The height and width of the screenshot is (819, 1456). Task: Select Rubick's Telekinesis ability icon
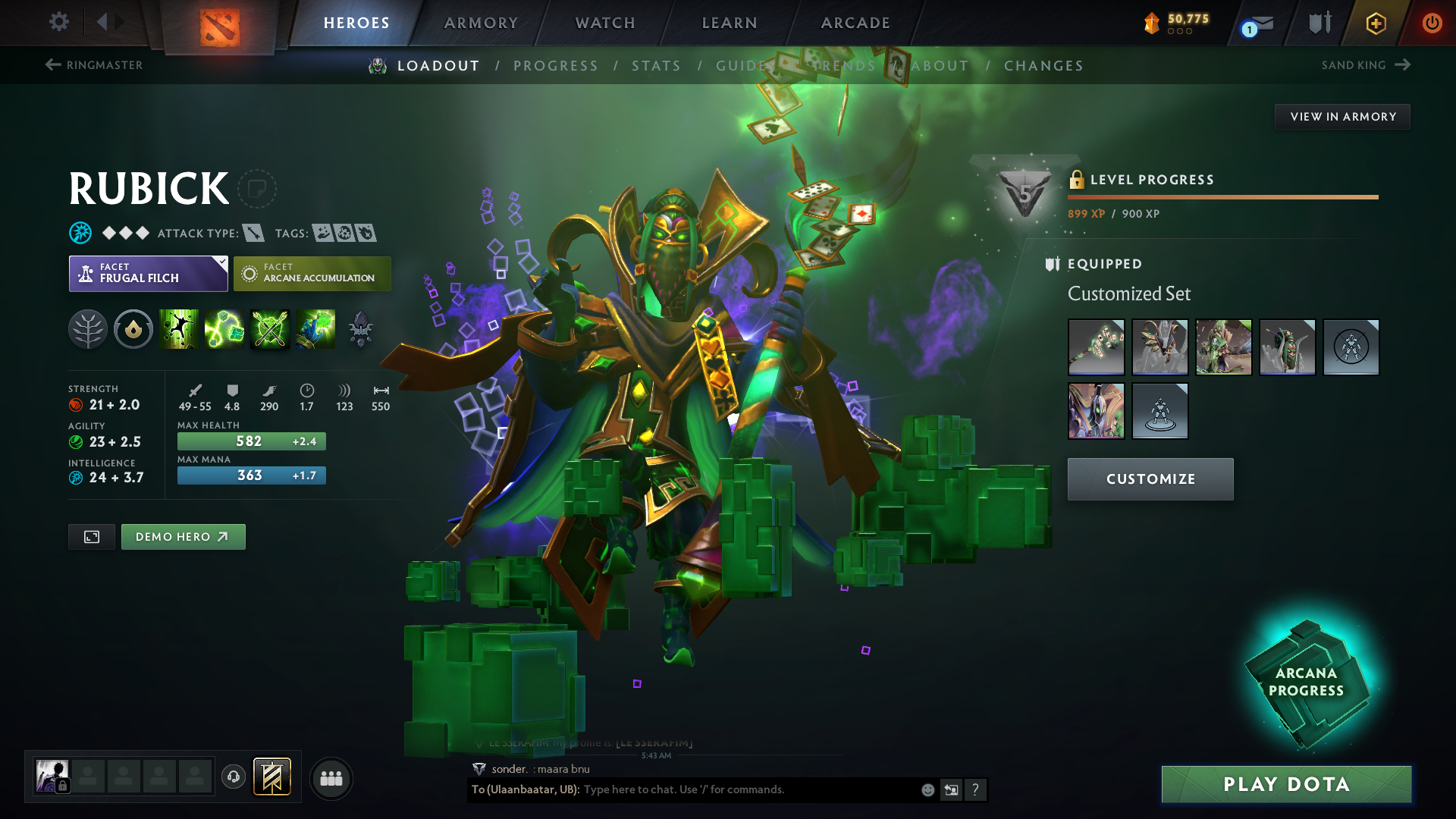(179, 328)
